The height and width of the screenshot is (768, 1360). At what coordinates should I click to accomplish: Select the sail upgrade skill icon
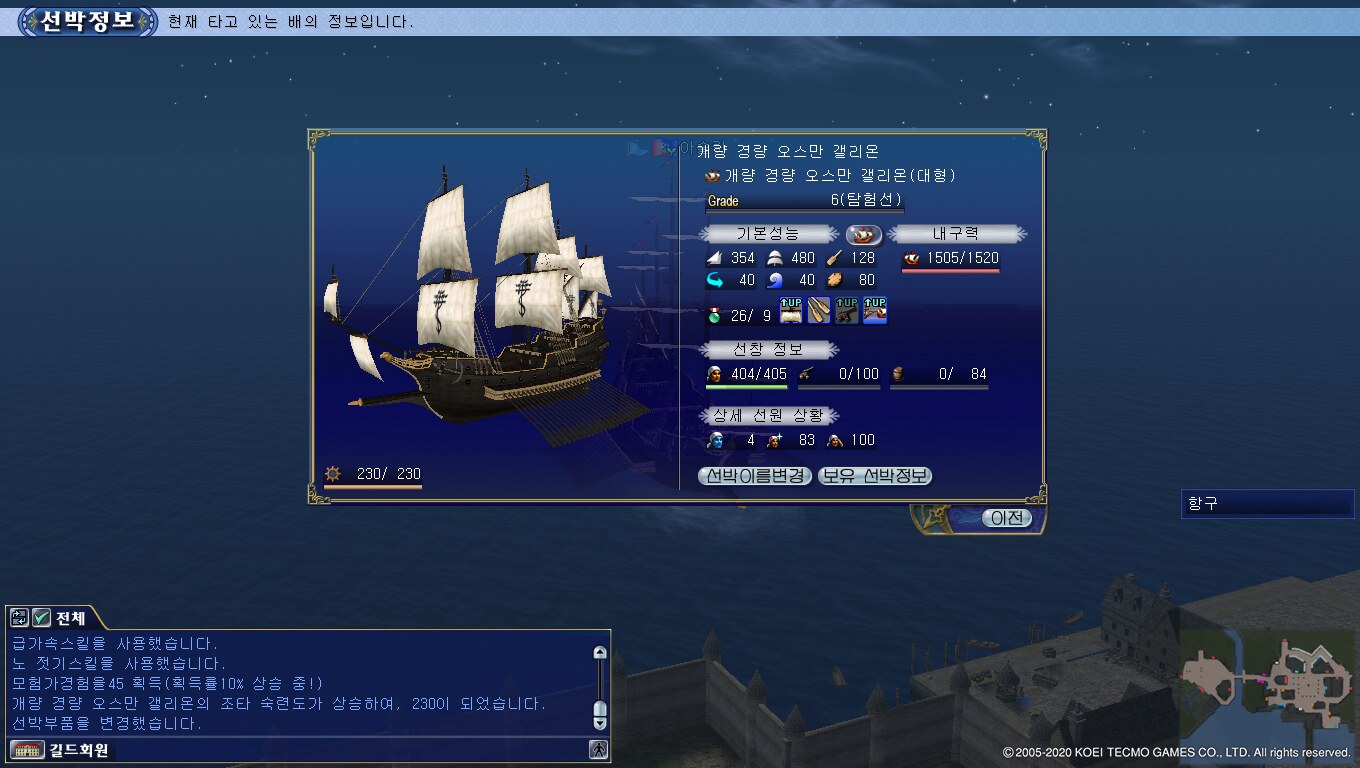(x=791, y=311)
